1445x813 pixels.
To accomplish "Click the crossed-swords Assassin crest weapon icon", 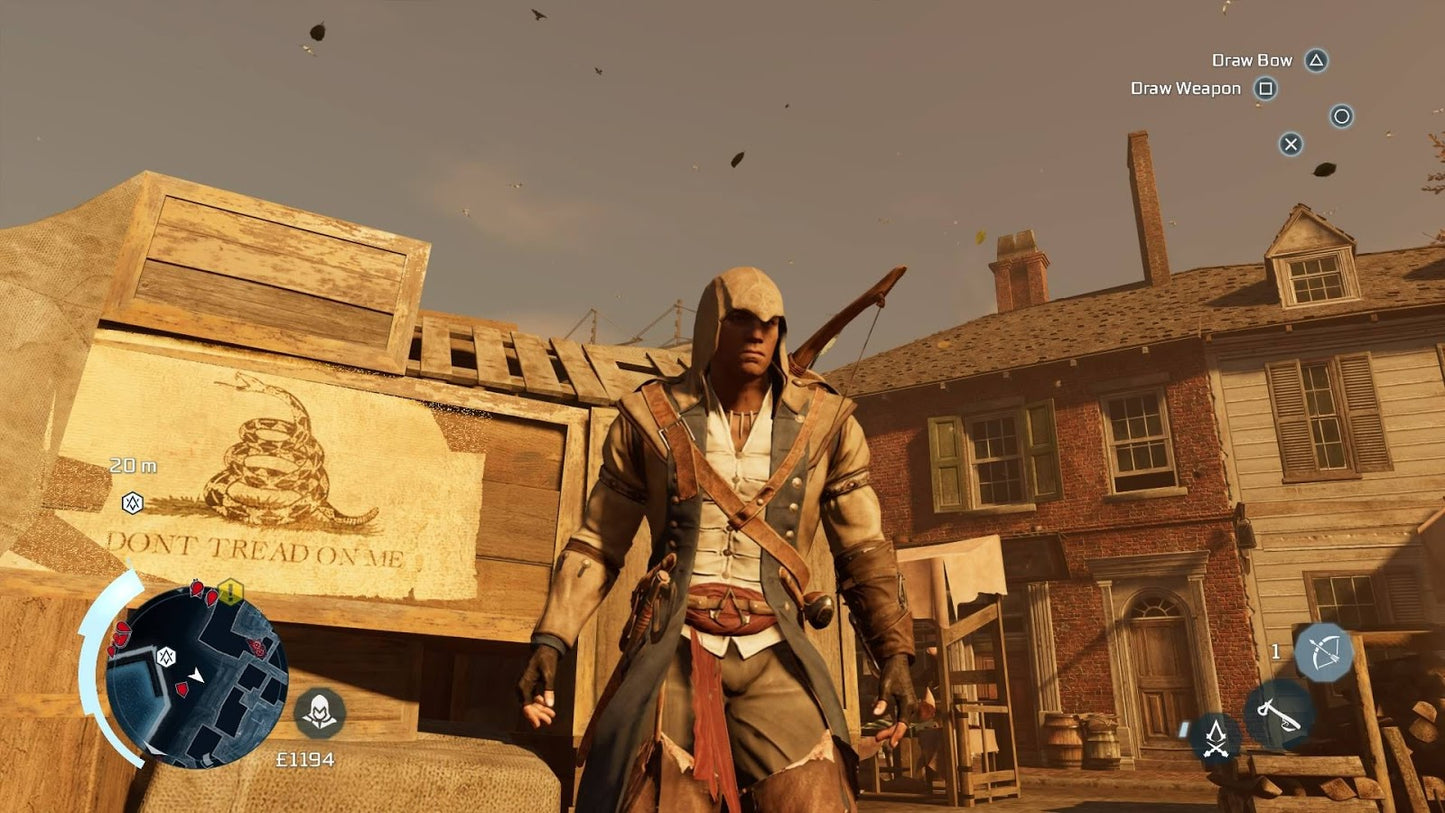I will coord(1214,738).
